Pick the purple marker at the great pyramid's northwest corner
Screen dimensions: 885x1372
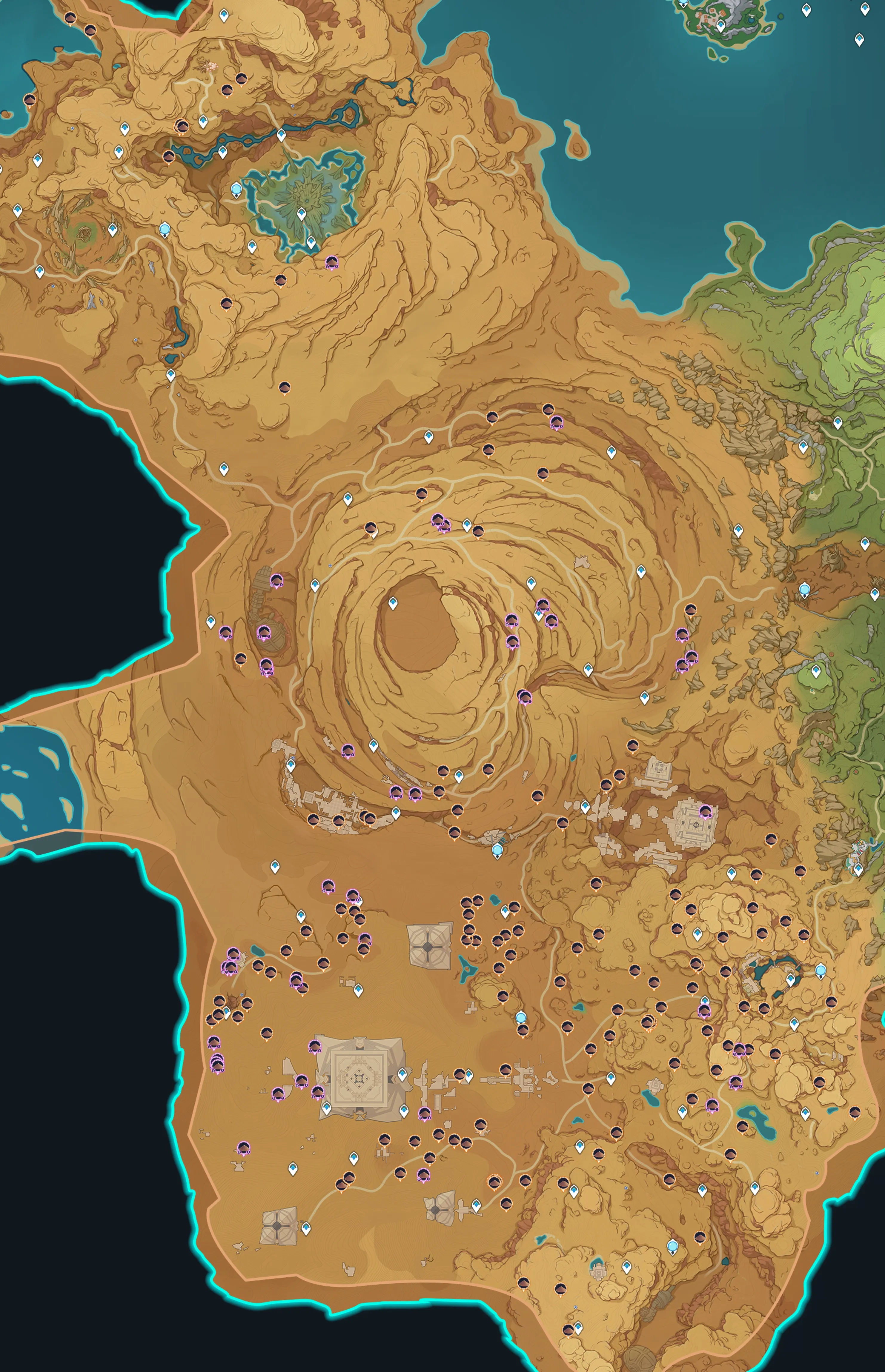(x=315, y=1046)
